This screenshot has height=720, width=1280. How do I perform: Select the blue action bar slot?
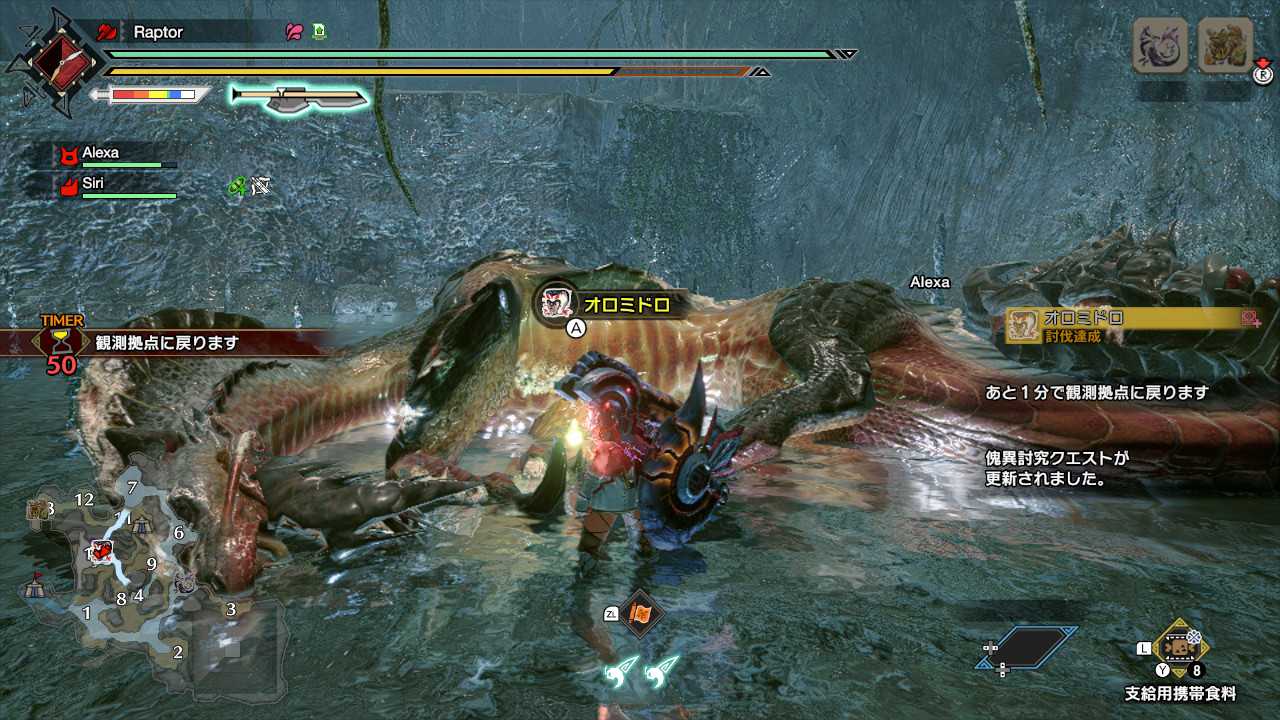pyautogui.click(x=1028, y=648)
